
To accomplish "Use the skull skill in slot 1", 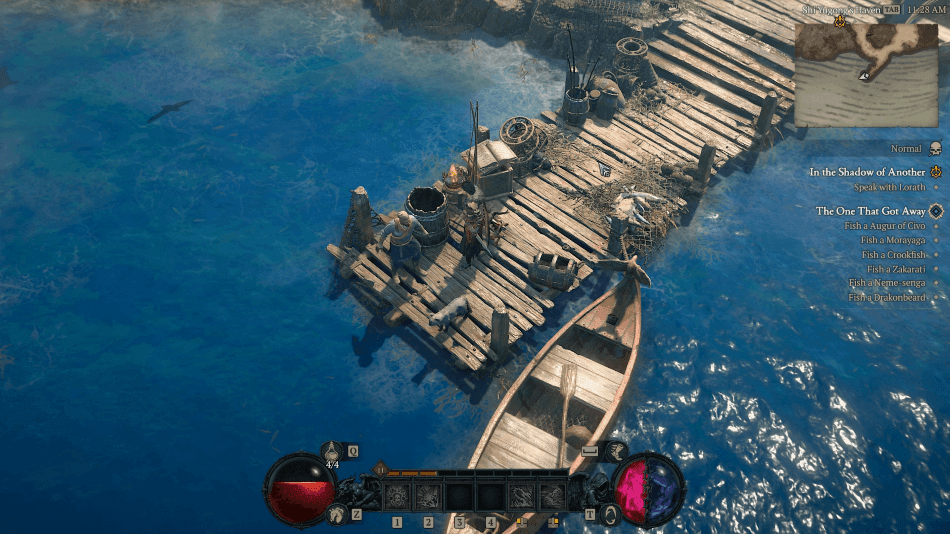I will coord(397,496).
